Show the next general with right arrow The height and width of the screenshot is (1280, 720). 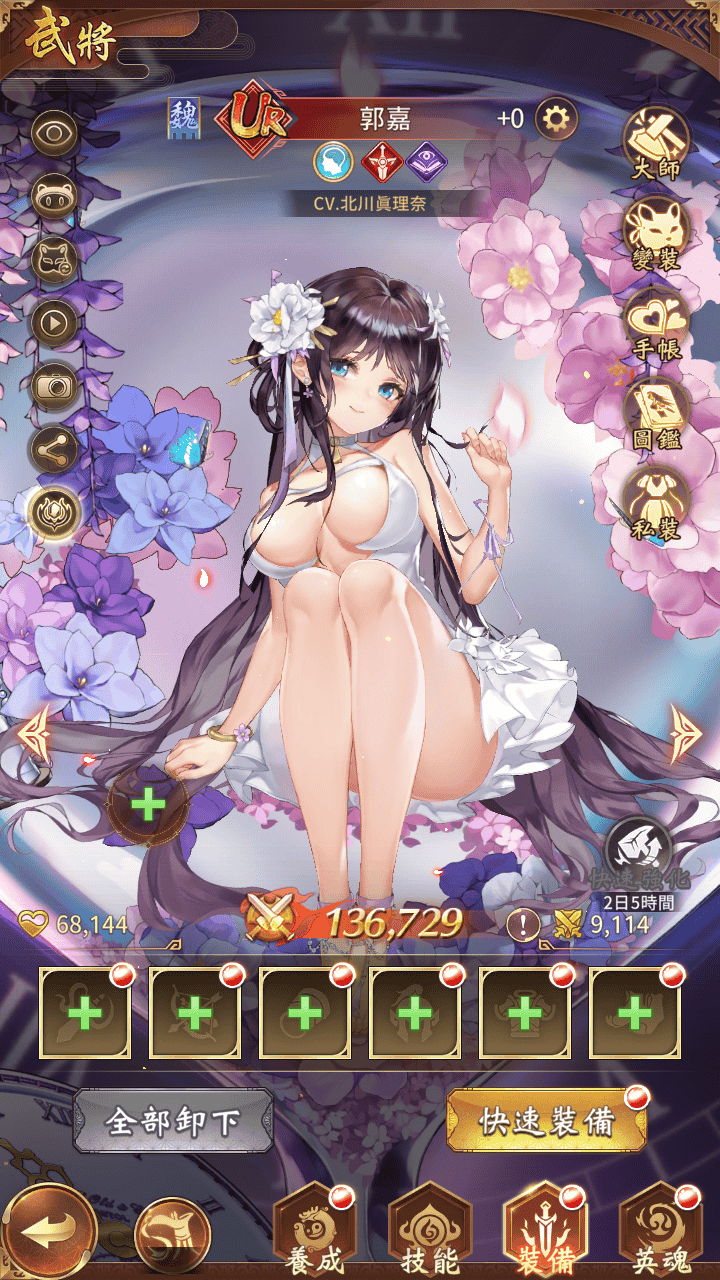pos(686,734)
